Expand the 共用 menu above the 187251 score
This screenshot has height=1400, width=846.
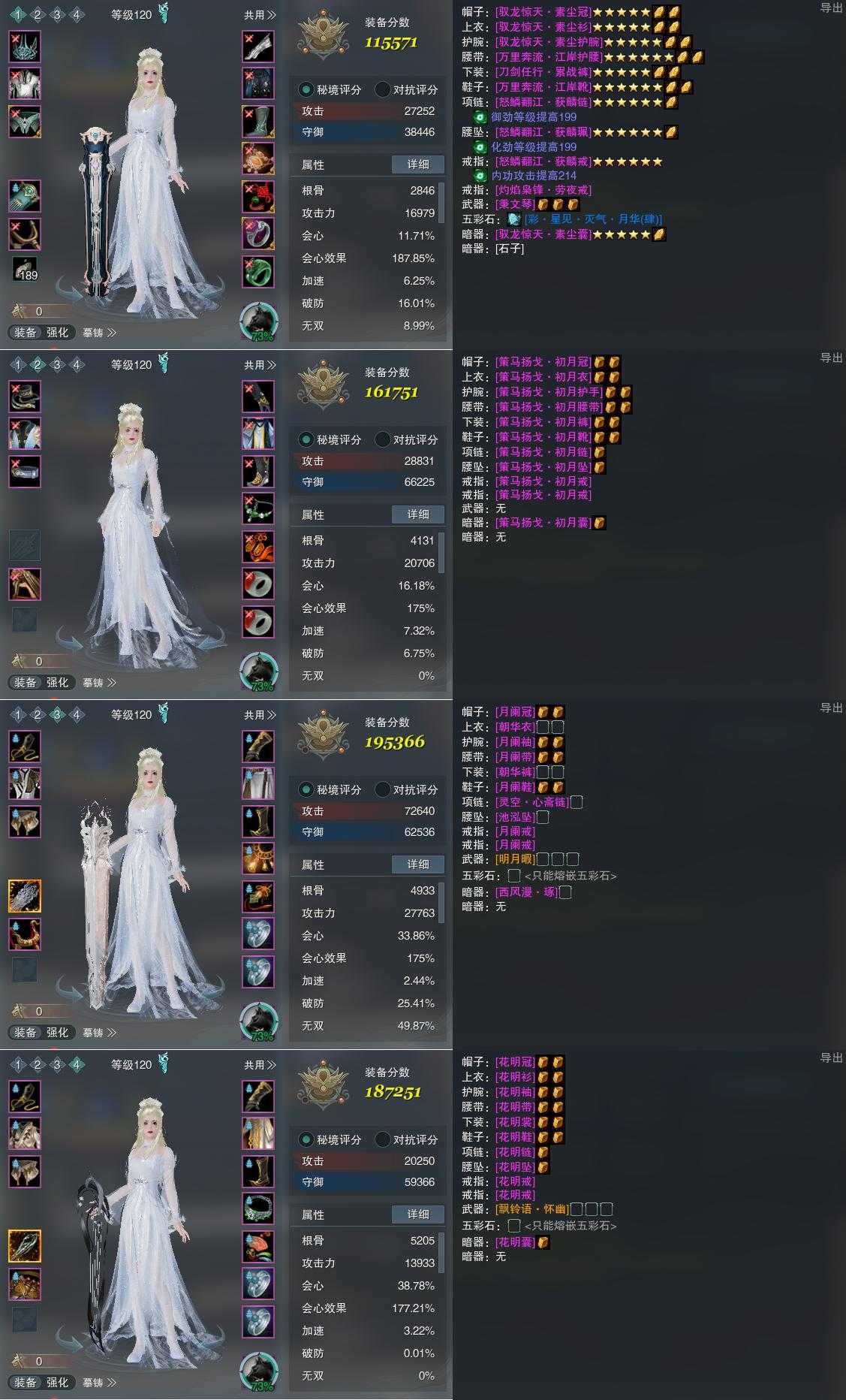point(260,1065)
